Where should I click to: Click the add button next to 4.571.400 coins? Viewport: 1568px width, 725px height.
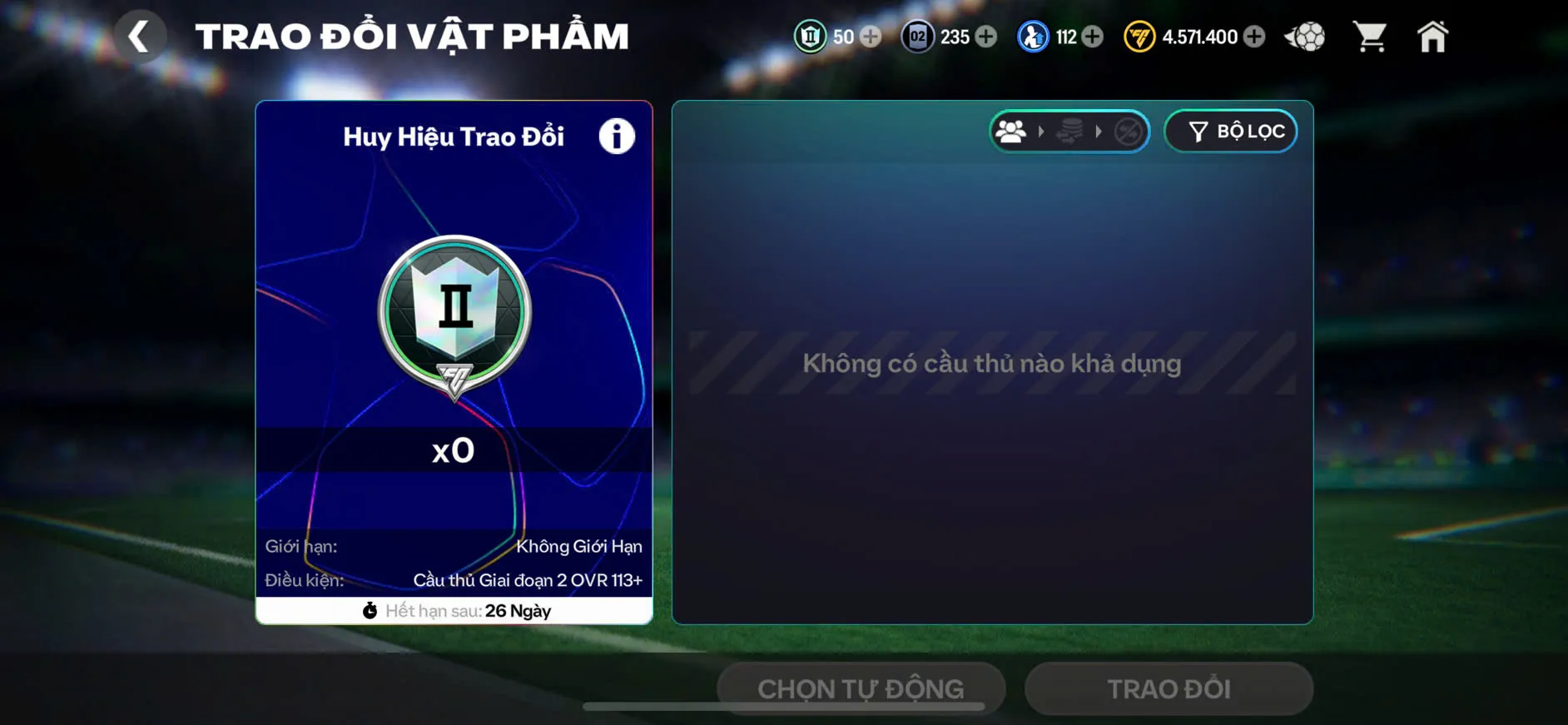(1253, 37)
